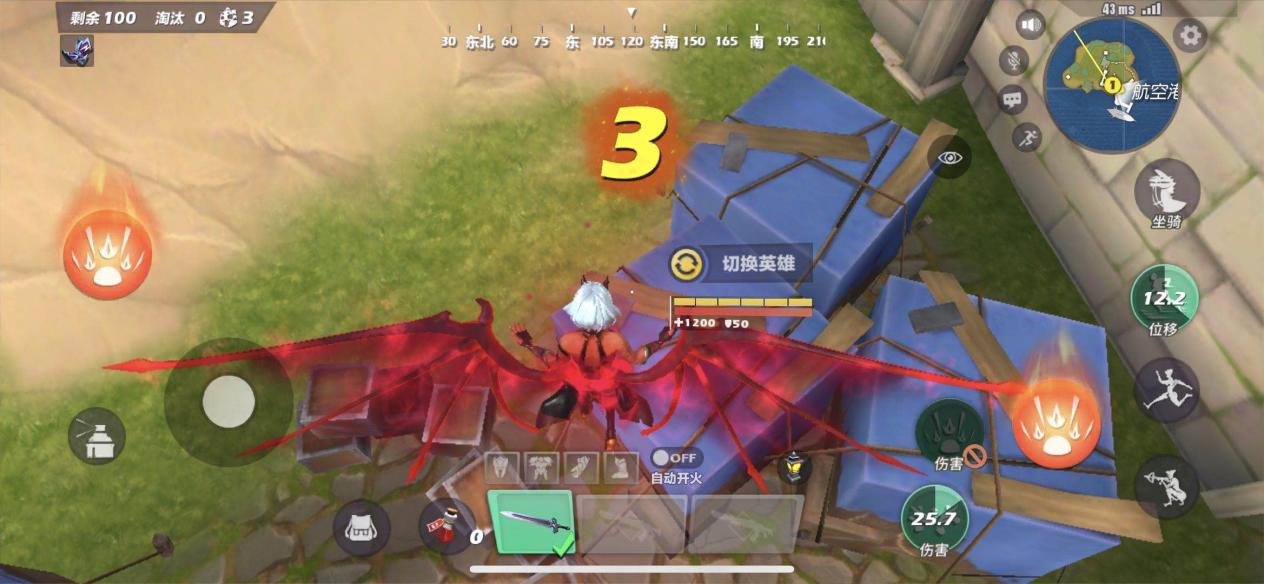This screenshot has width=1264, height=584.
Task: Tap the spray paint icon
Action: coord(97,438)
